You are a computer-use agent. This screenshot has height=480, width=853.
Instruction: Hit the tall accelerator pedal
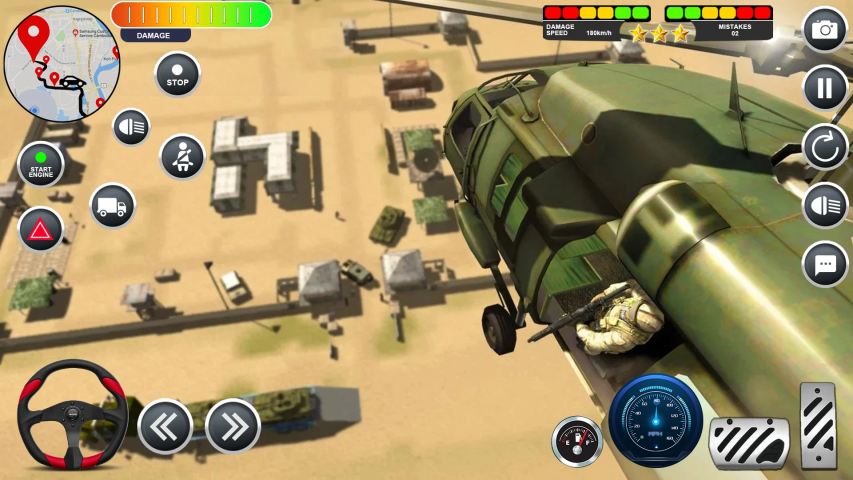tap(818, 425)
